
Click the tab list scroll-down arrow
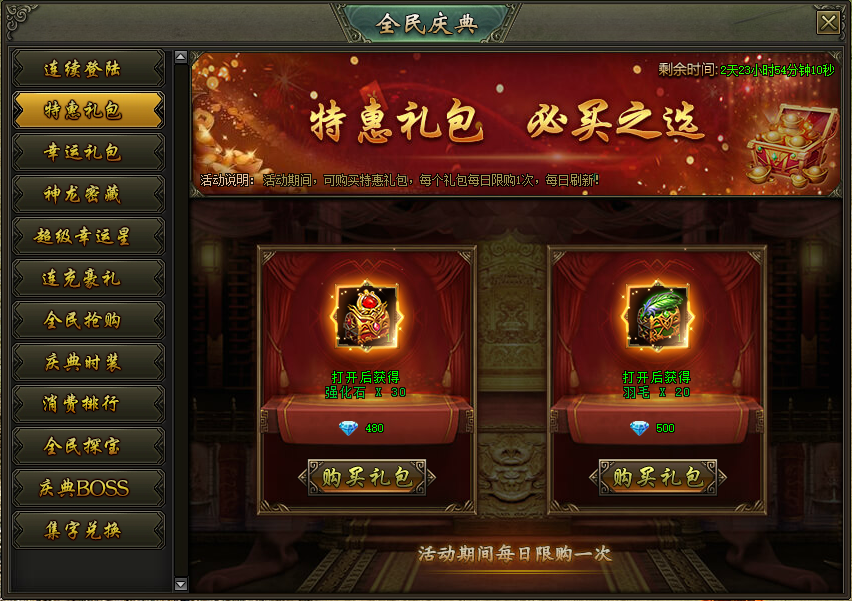point(180,583)
